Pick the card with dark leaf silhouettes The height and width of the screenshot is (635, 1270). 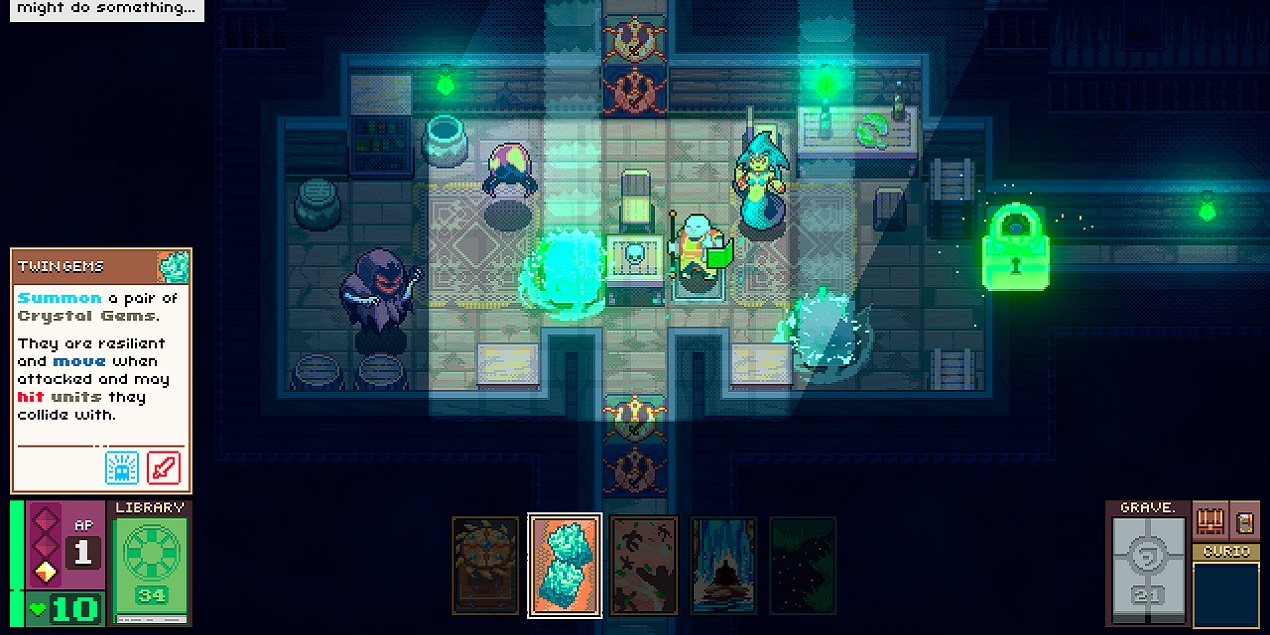(x=644, y=565)
